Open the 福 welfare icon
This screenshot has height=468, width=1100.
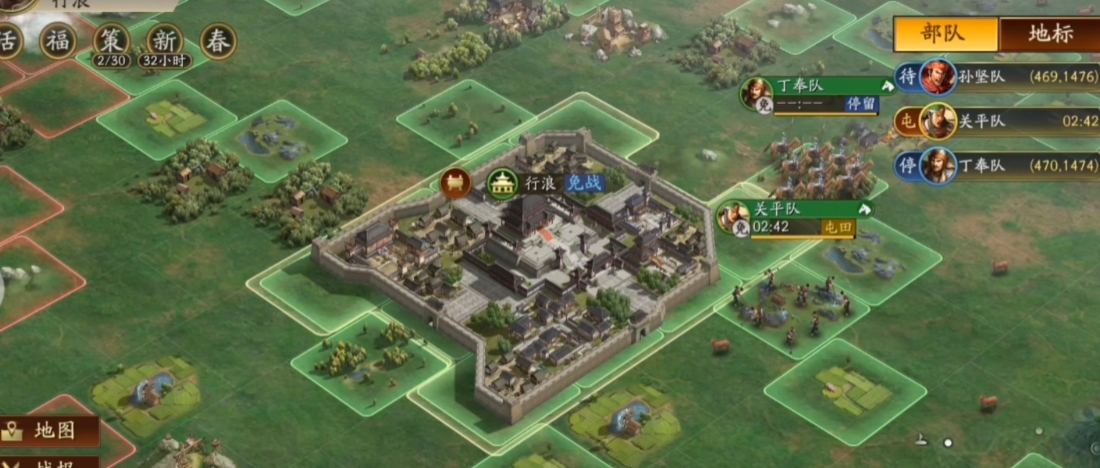click(57, 41)
